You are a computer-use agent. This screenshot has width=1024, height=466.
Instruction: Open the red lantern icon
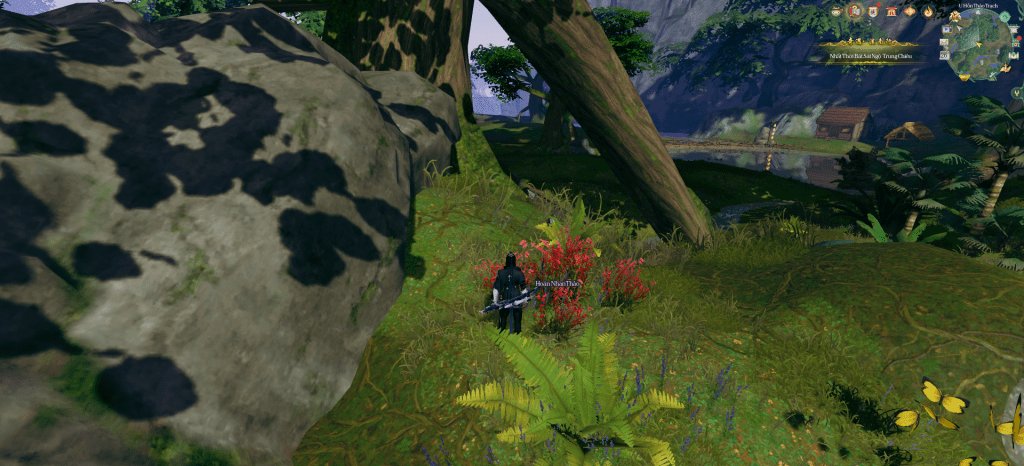(908, 11)
